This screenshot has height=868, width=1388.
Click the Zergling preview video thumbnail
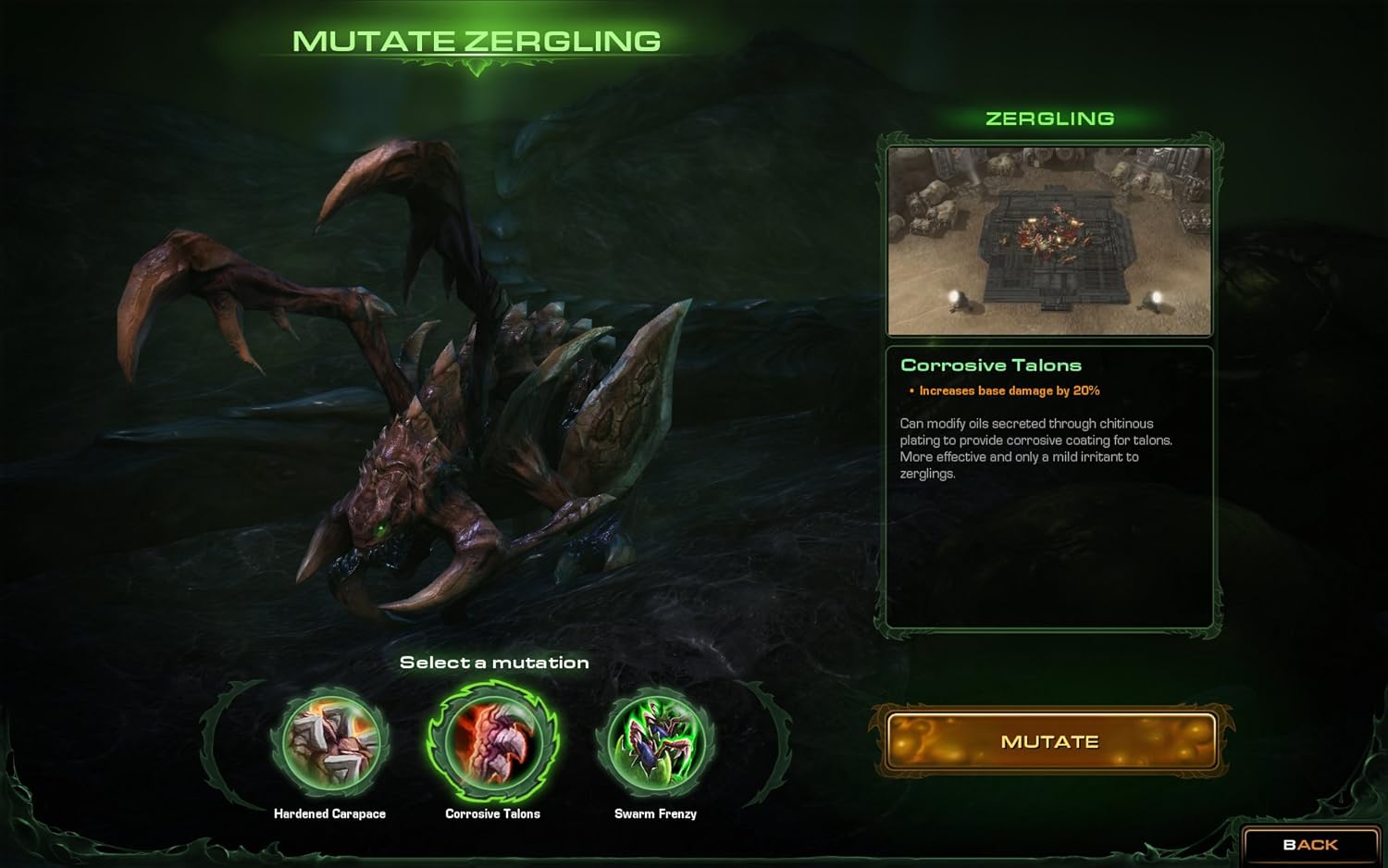pyautogui.click(x=1049, y=241)
